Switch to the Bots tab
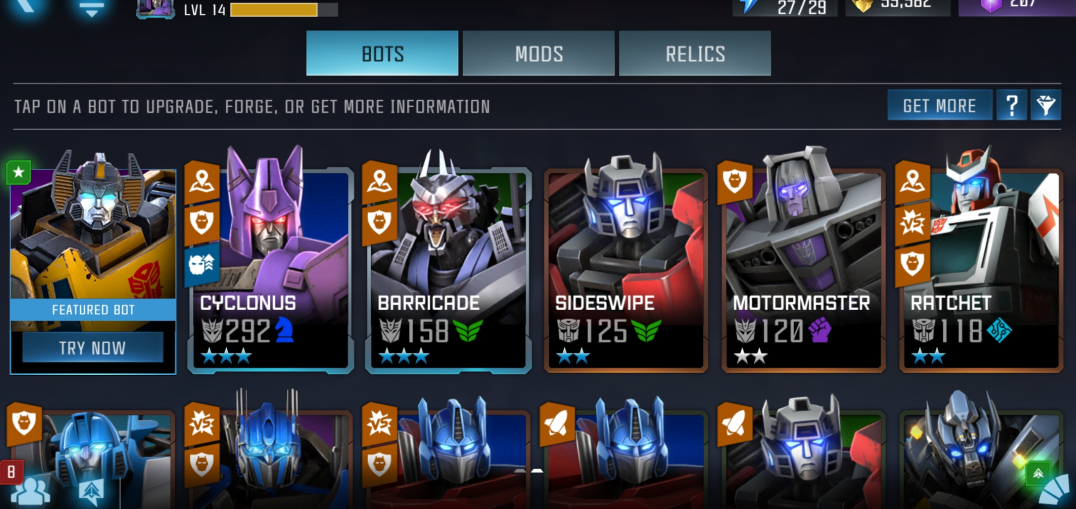Viewport: 1076px width, 509px height. point(382,53)
